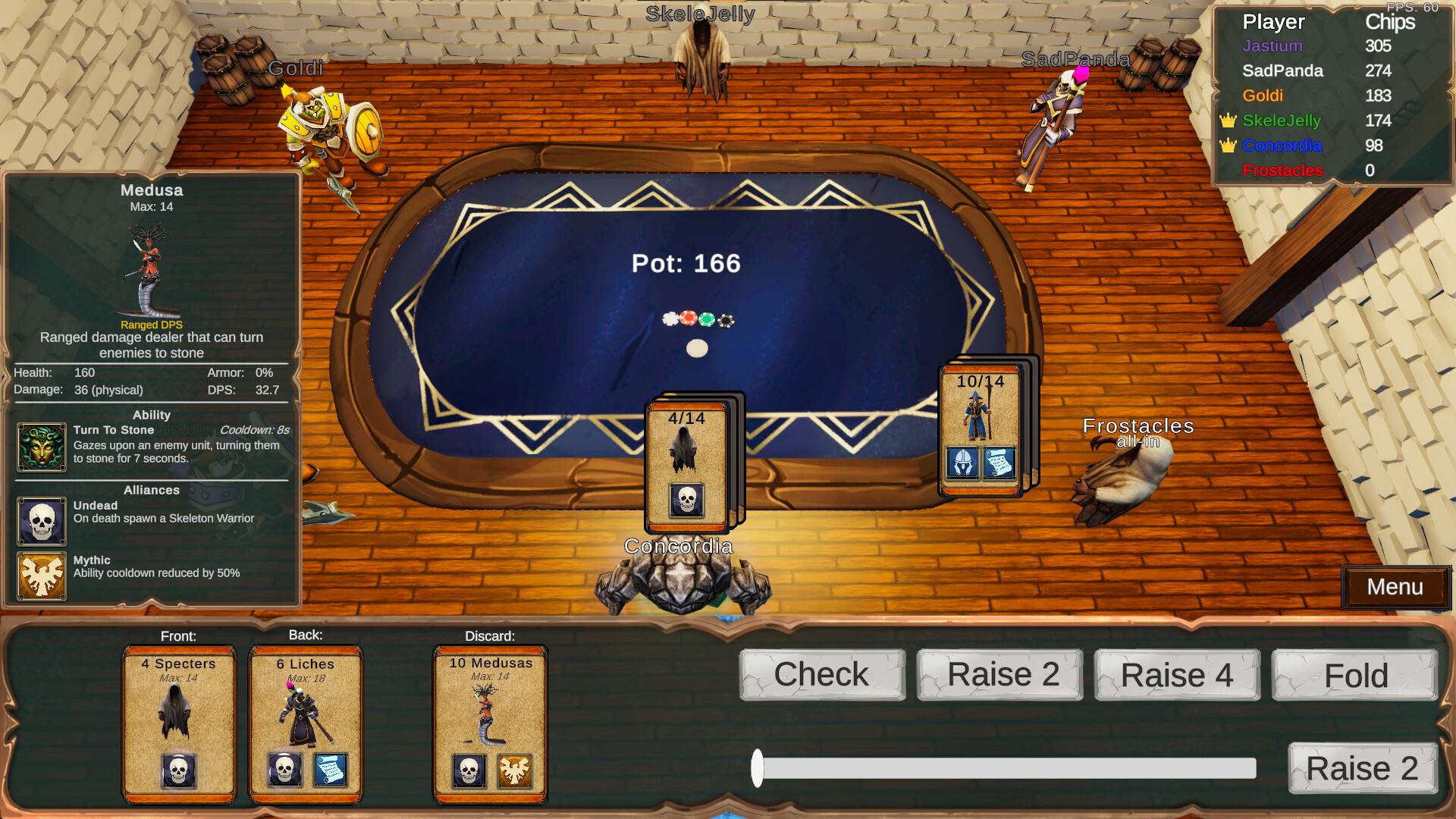
Task: Select Jastium in the player chips list
Action: pos(1272,46)
